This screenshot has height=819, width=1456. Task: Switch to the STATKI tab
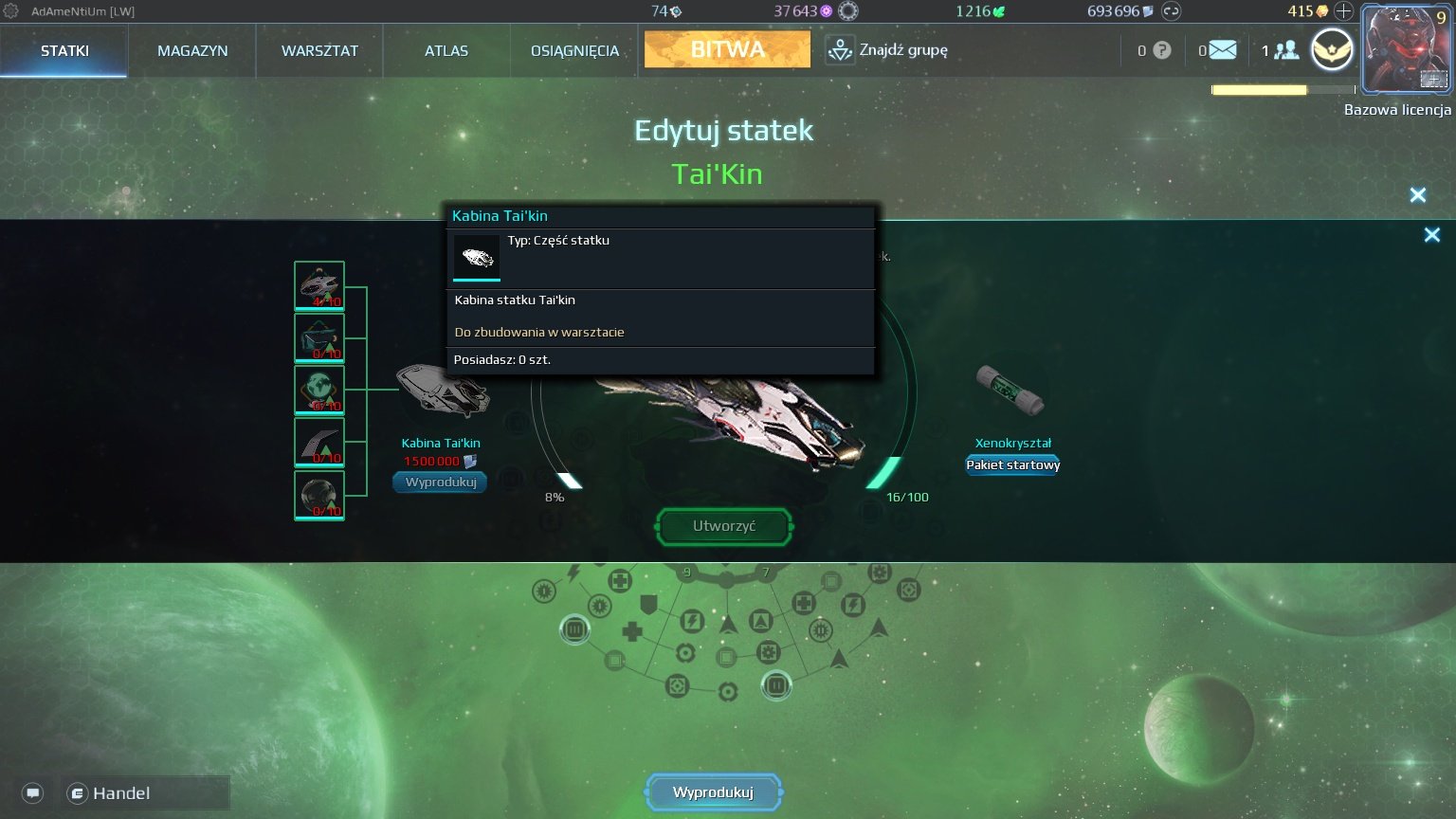pyautogui.click(x=64, y=51)
